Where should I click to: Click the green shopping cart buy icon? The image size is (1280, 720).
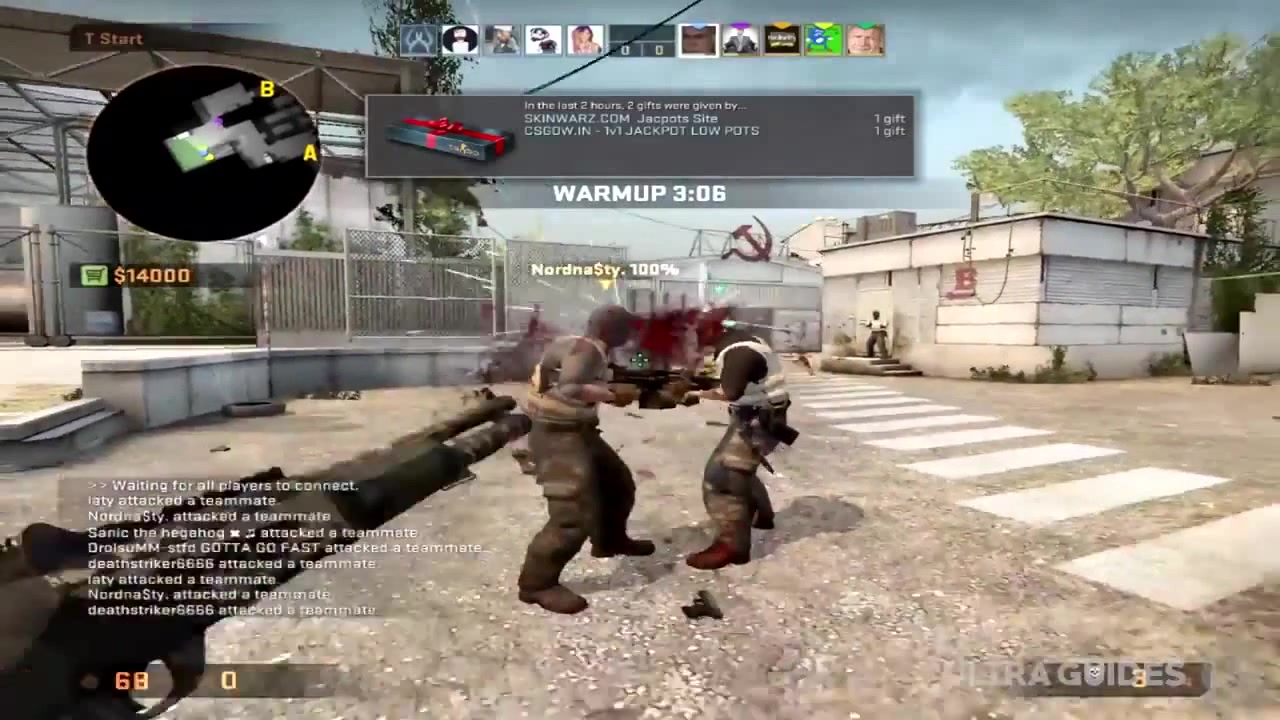(95, 275)
